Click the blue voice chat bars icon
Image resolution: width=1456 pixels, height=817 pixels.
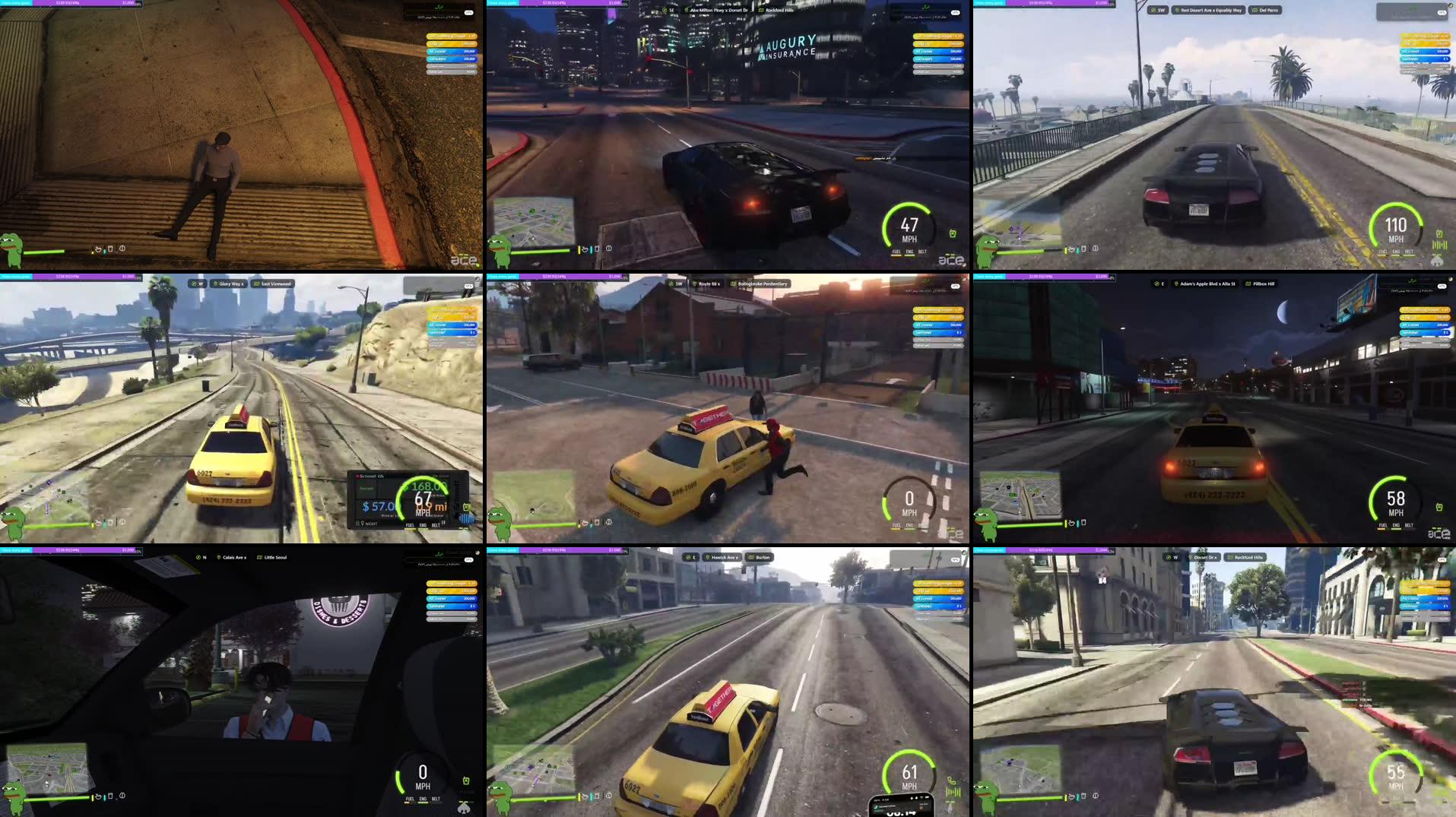tap(467, 518)
